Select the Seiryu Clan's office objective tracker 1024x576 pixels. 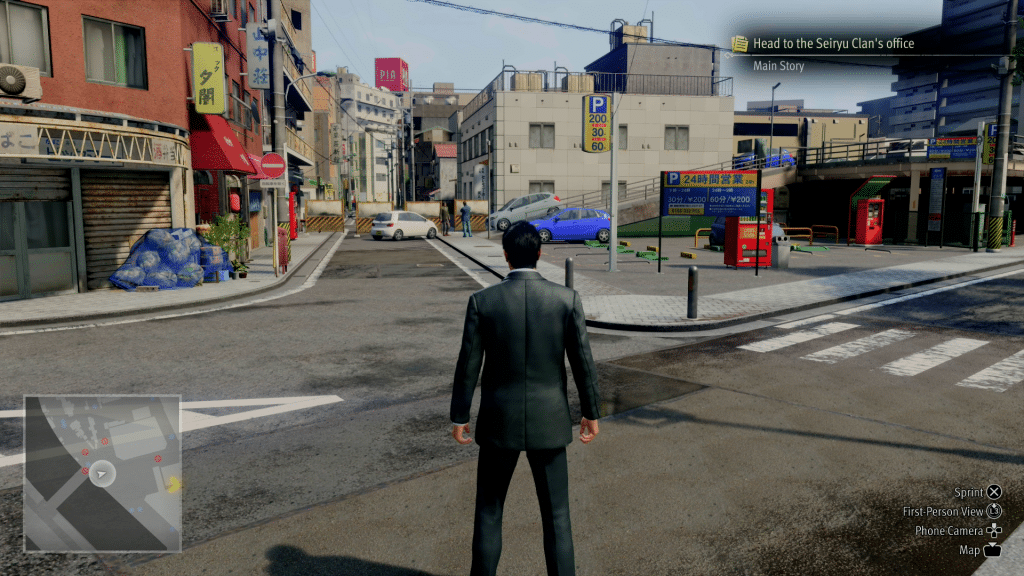(x=834, y=44)
